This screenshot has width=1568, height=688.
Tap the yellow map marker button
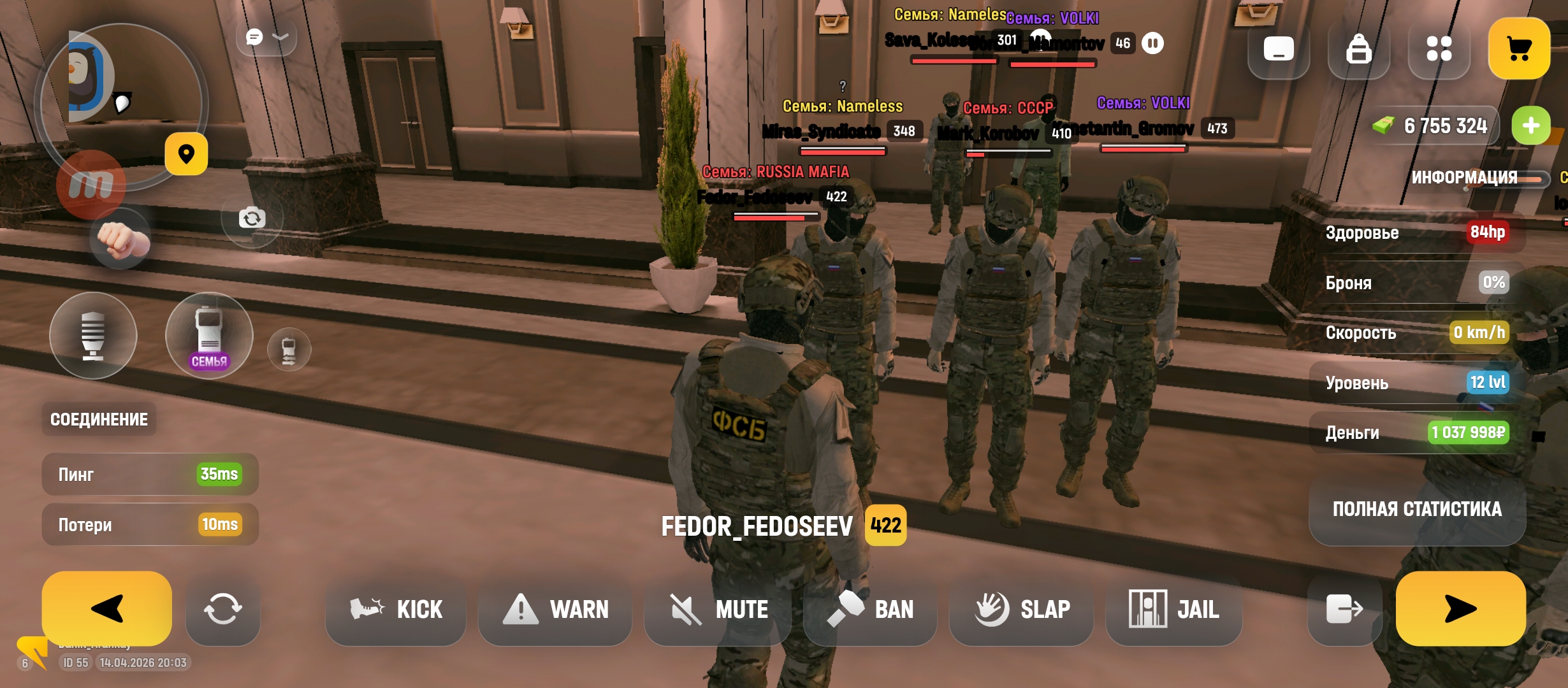click(186, 154)
